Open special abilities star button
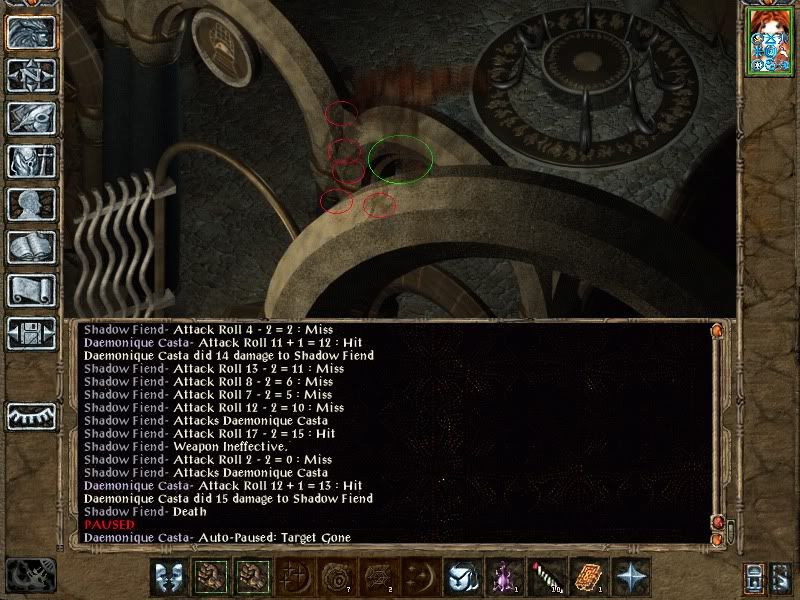800x600 pixels. tap(630, 578)
